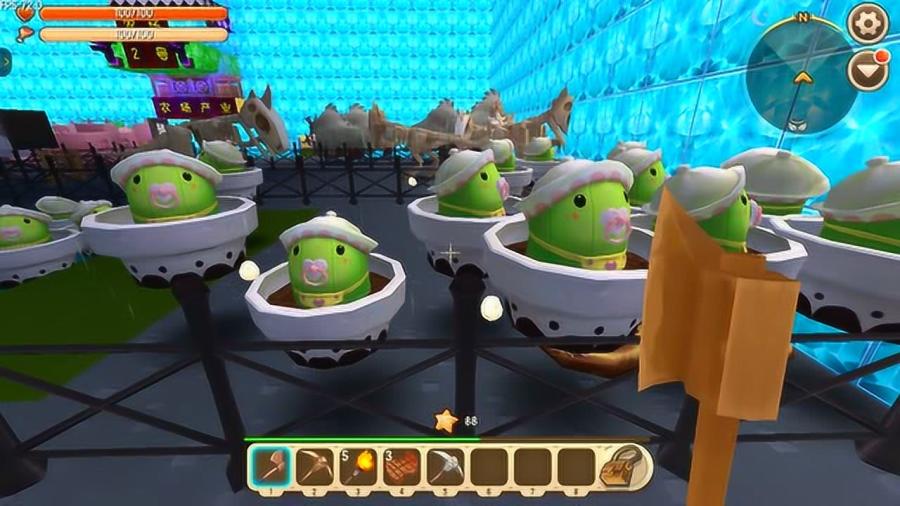Viewport: 900px width, 506px height.
Task: Open the backpack inventory chest
Action: (626, 466)
